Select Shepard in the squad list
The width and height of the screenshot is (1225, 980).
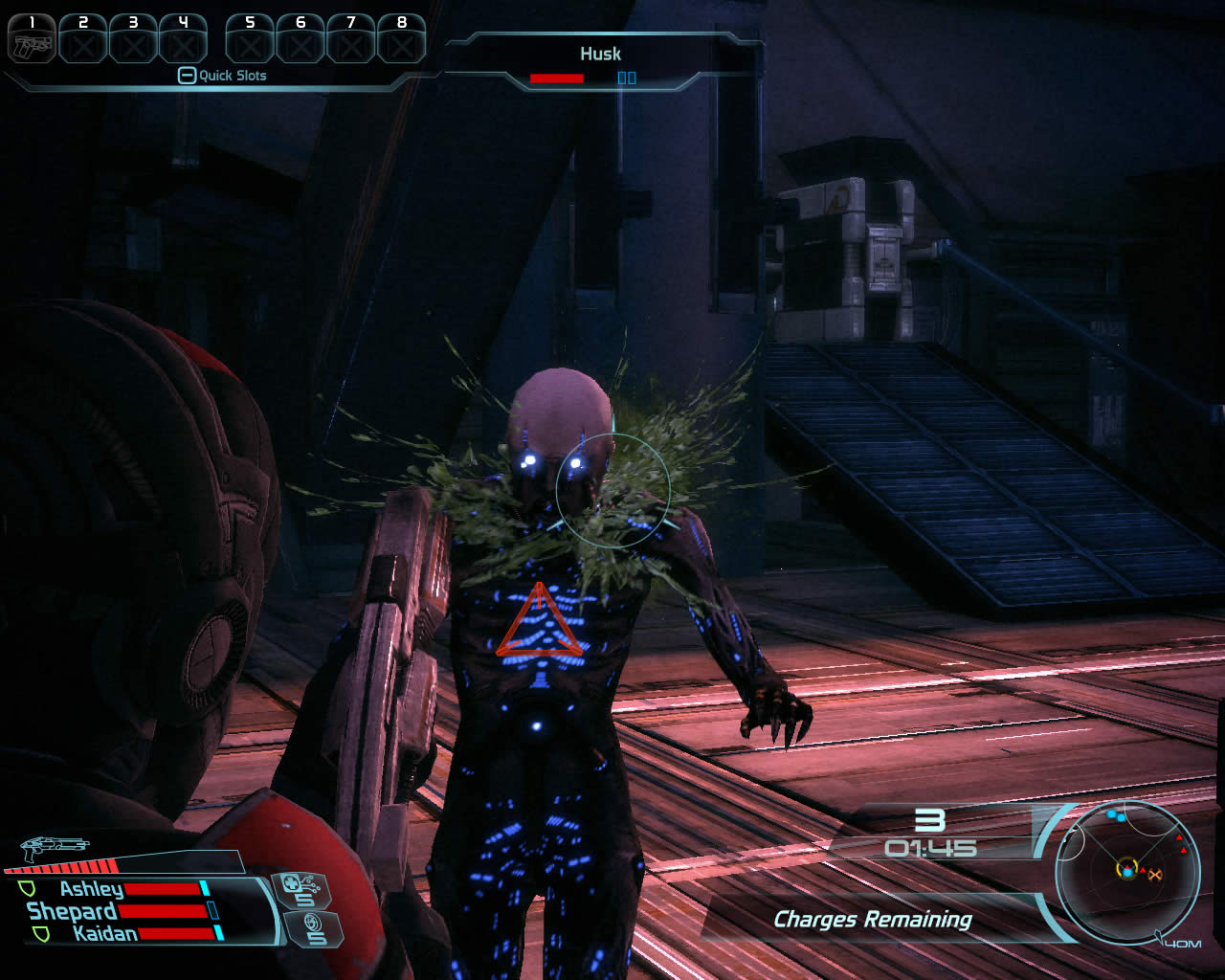pos(72,911)
